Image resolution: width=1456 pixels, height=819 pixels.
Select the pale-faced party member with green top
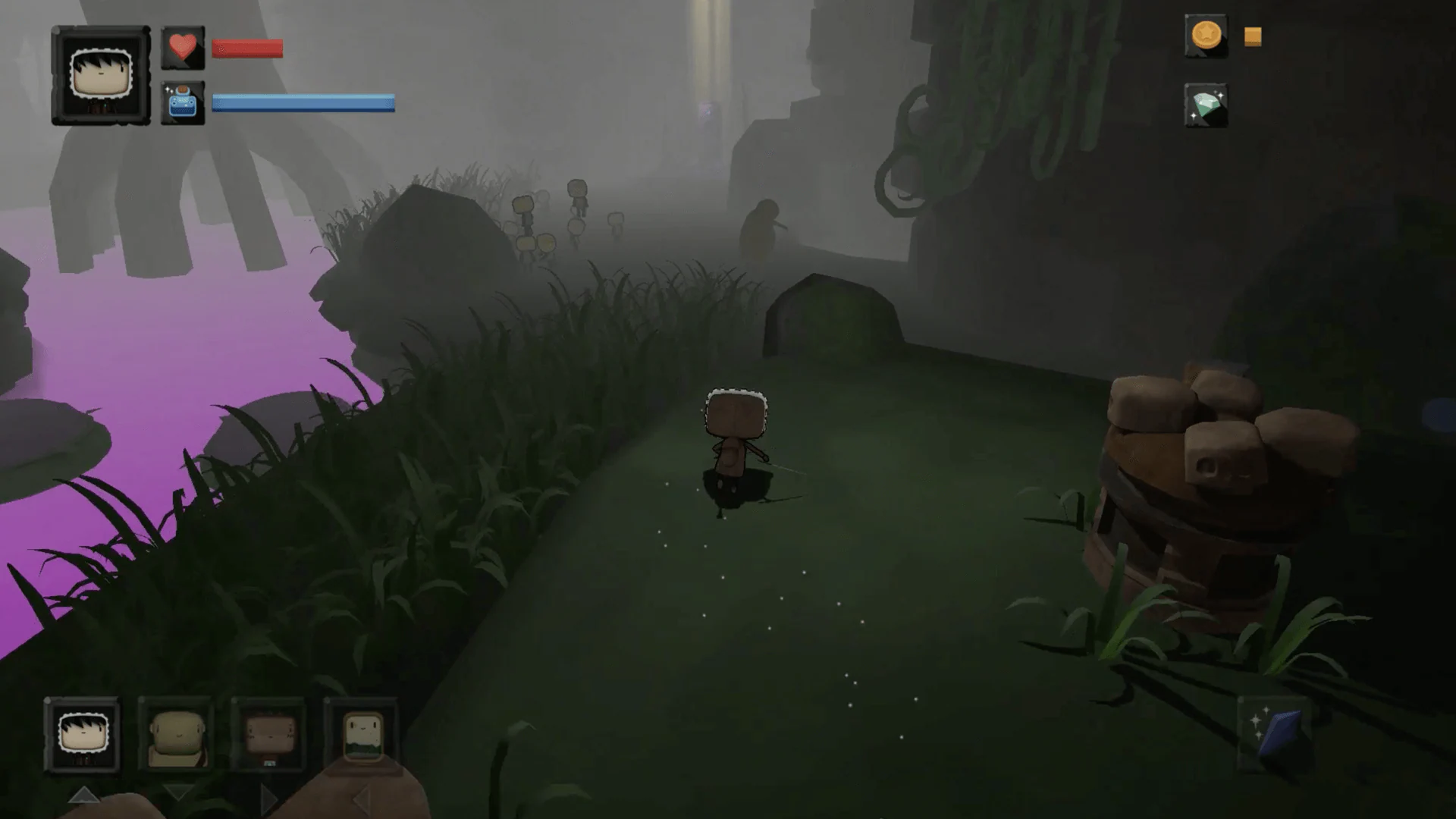coord(362,735)
